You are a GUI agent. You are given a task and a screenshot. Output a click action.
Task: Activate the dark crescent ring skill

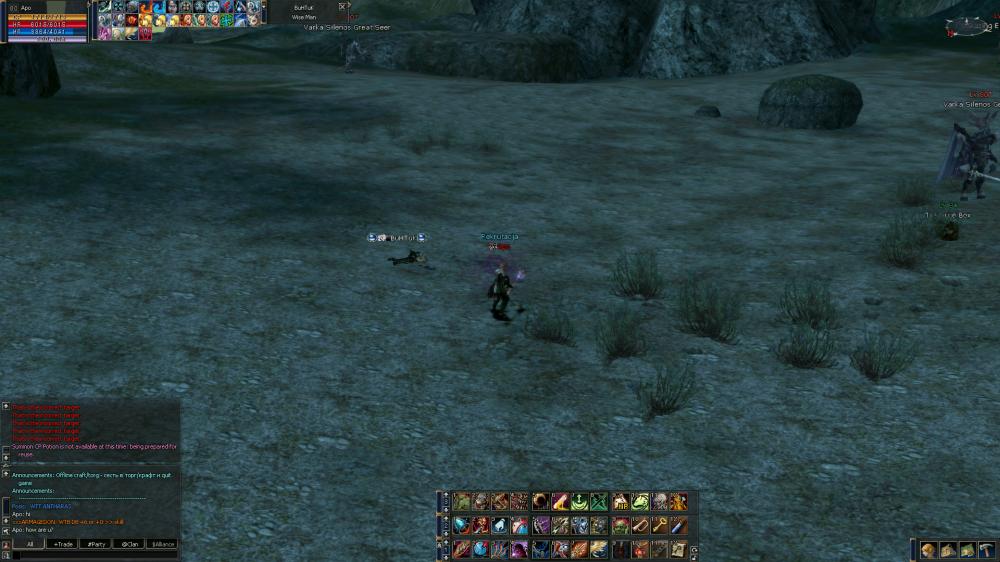pos(540,502)
